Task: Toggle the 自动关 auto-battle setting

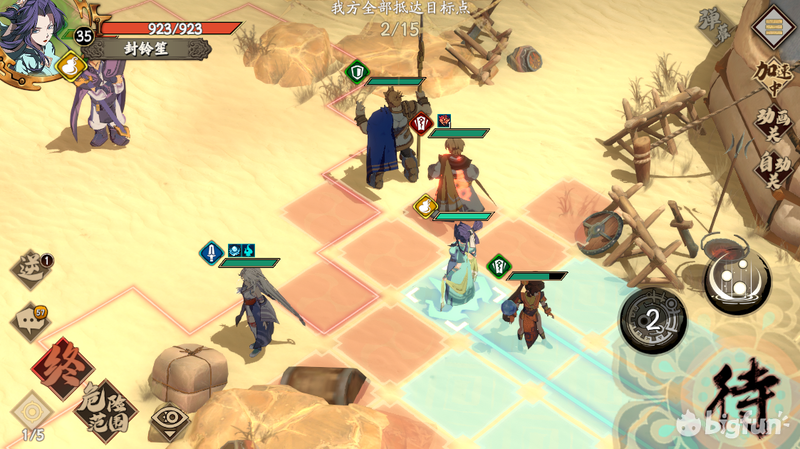Action: pyautogui.click(x=772, y=171)
